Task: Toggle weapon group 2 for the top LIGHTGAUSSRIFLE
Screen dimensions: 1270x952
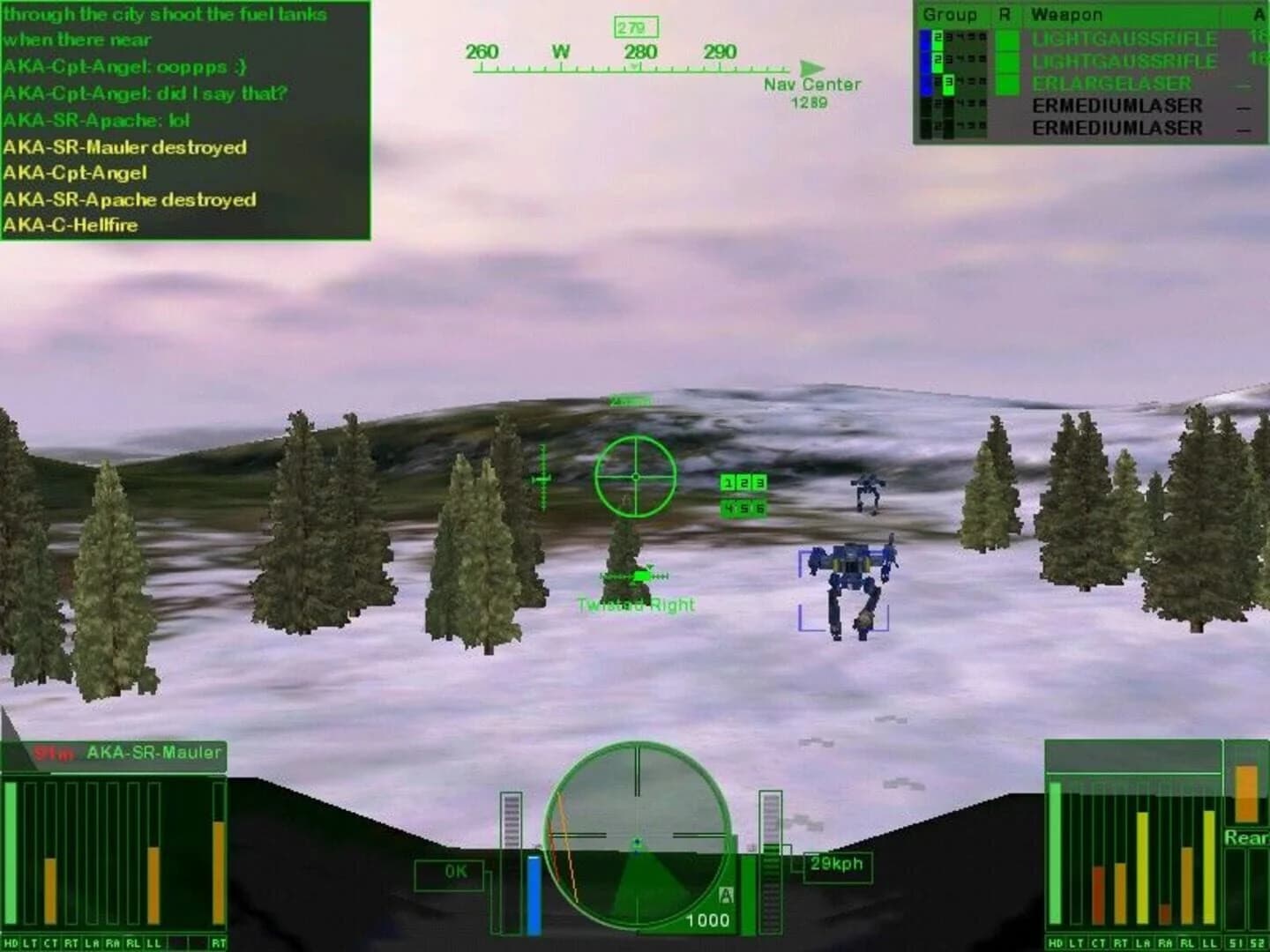Action: pyautogui.click(x=938, y=38)
